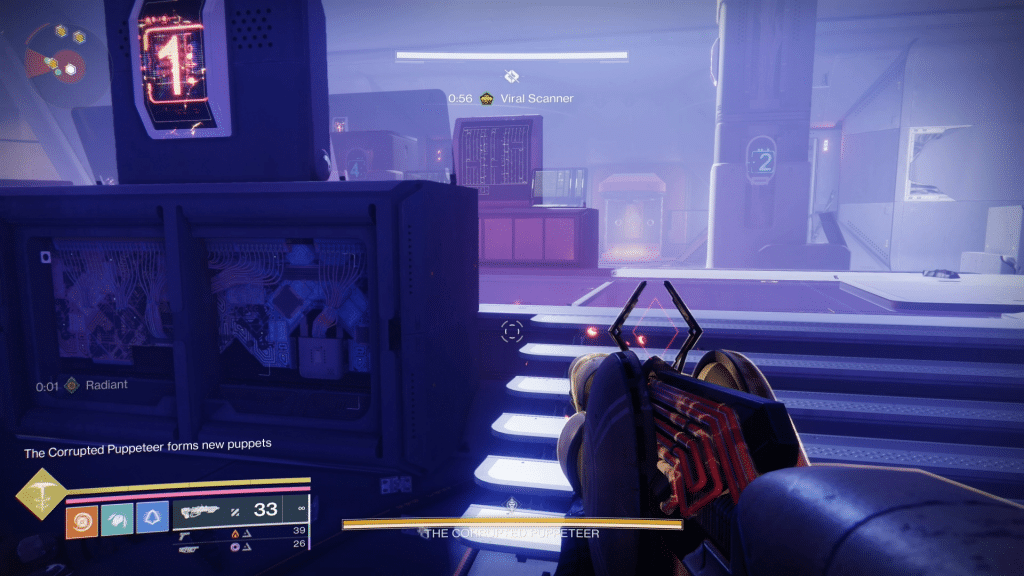Switch to the heavy weapon row
Image resolution: width=1024 pixels, height=576 pixels.
tap(189, 546)
